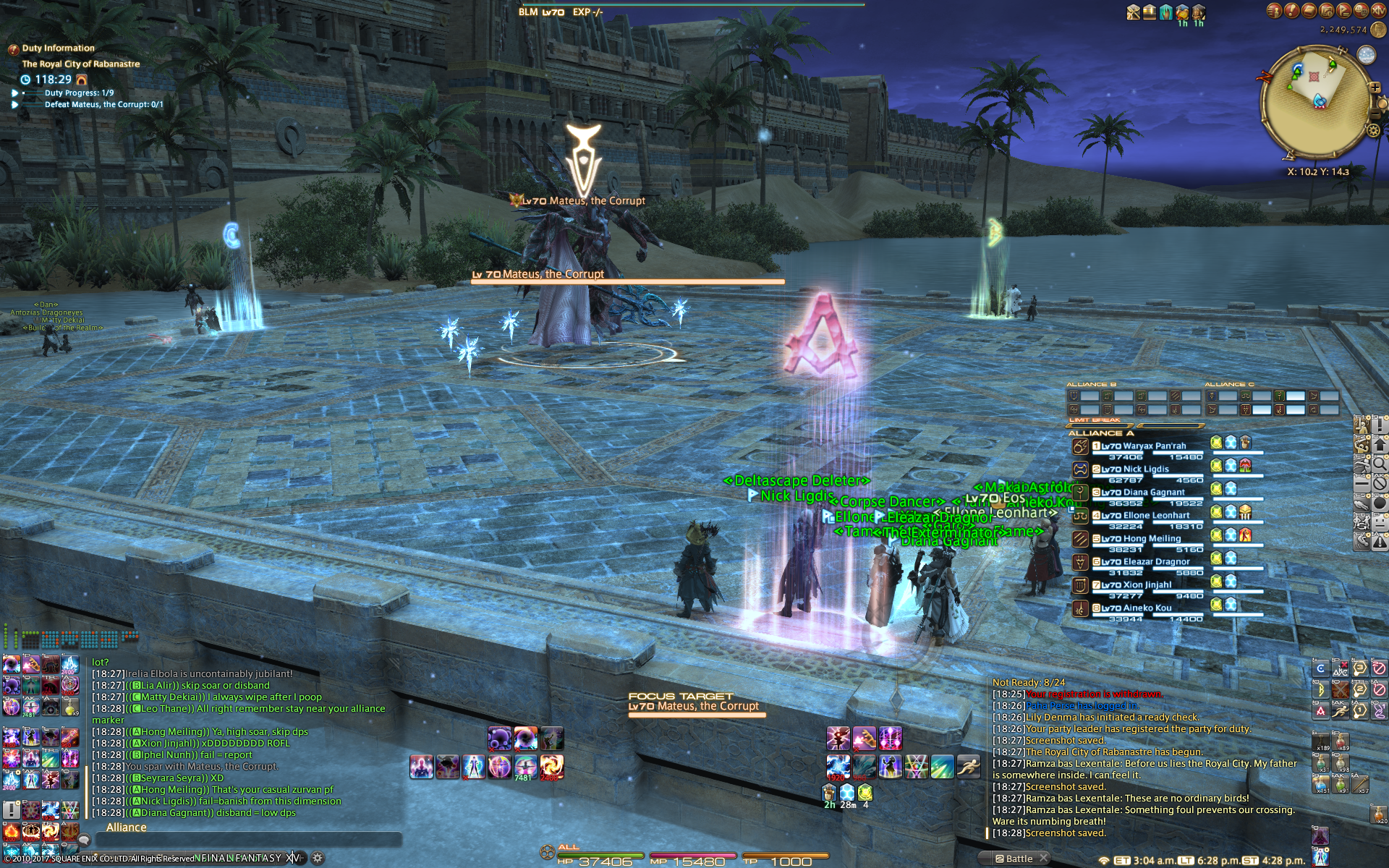Click the weather snow indicator icon
The height and width of the screenshot is (868, 1389).
pos(1366,55)
